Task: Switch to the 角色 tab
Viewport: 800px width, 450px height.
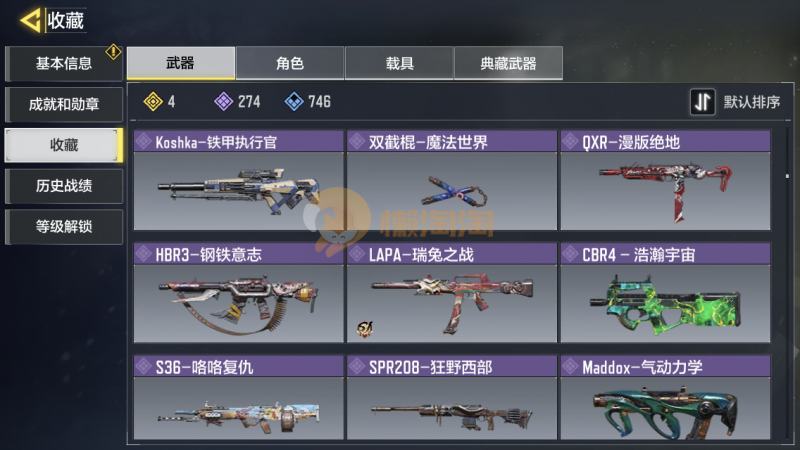Action: 290,63
